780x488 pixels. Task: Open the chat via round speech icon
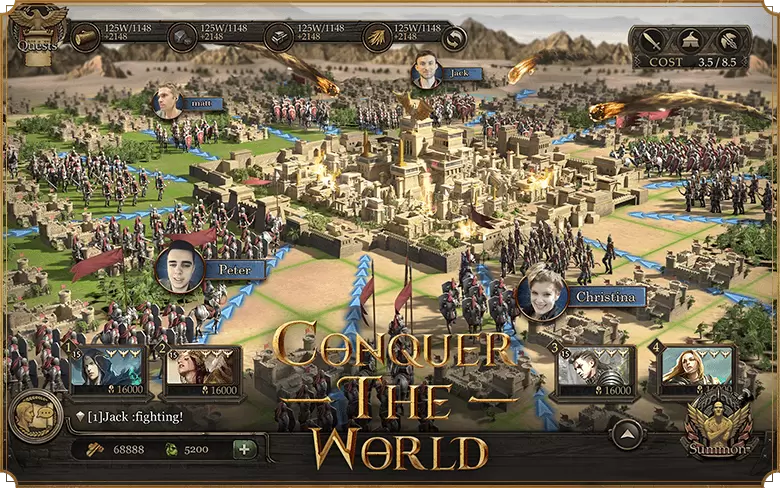(x=34, y=416)
